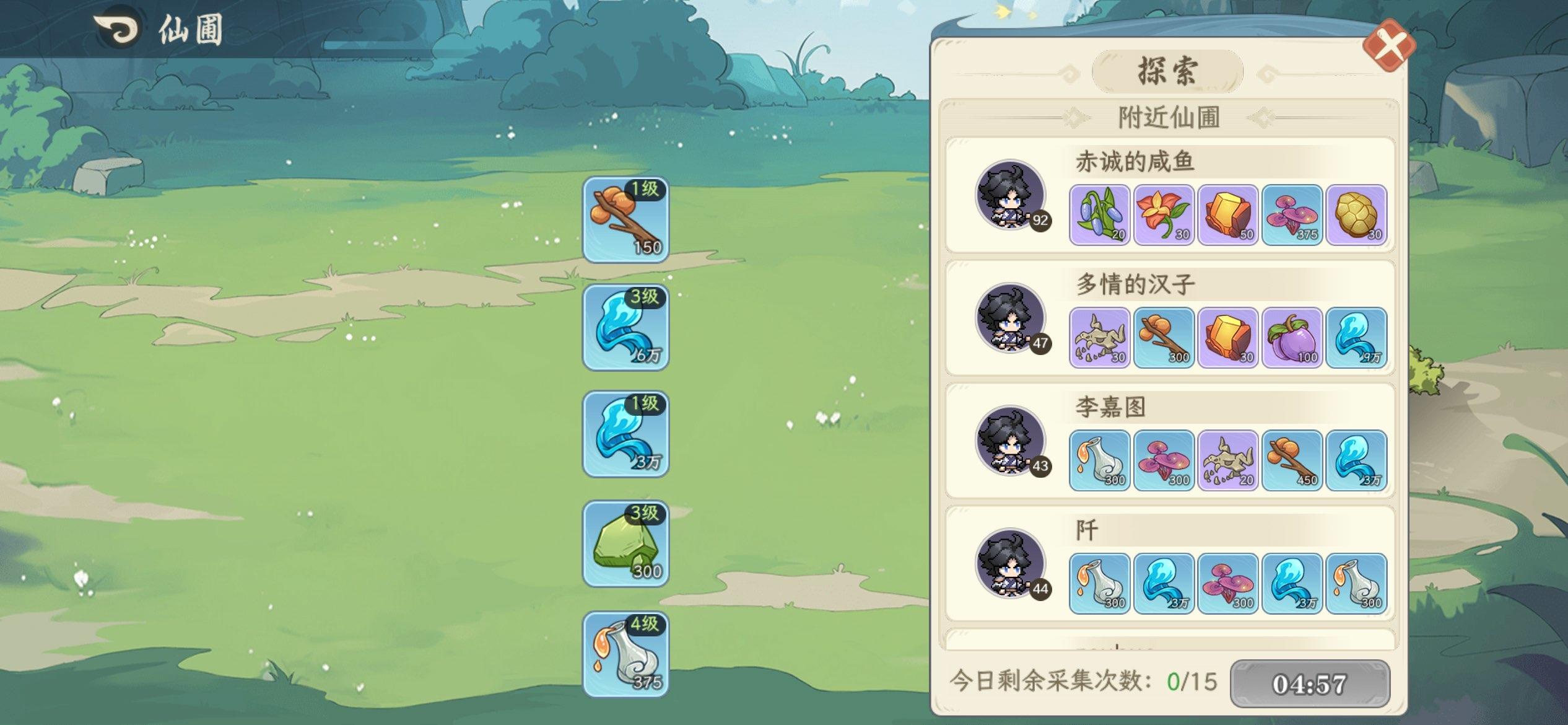Click the gold ore item in 赤诚的咸鱼's row
Viewport: 1568px width, 725px height.
point(1229,216)
